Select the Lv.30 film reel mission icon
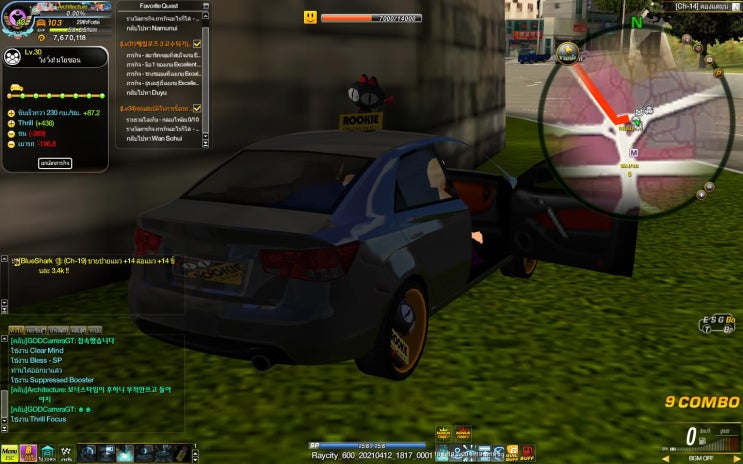The width and height of the screenshot is (743, 464). 14,56
